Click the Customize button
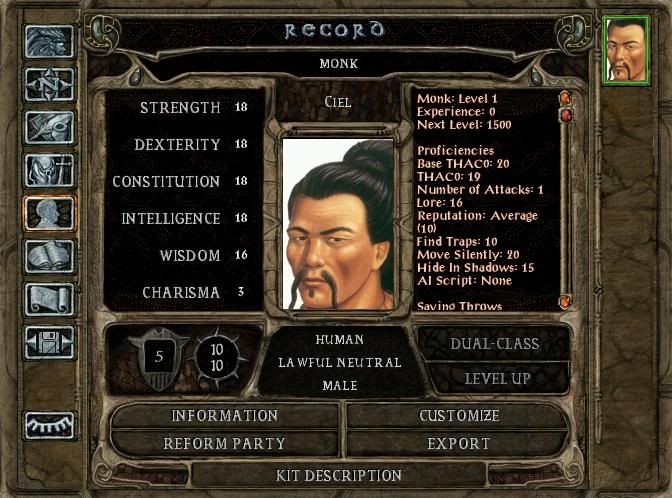The height and width of the screenshot is (498, 672). 459,416
